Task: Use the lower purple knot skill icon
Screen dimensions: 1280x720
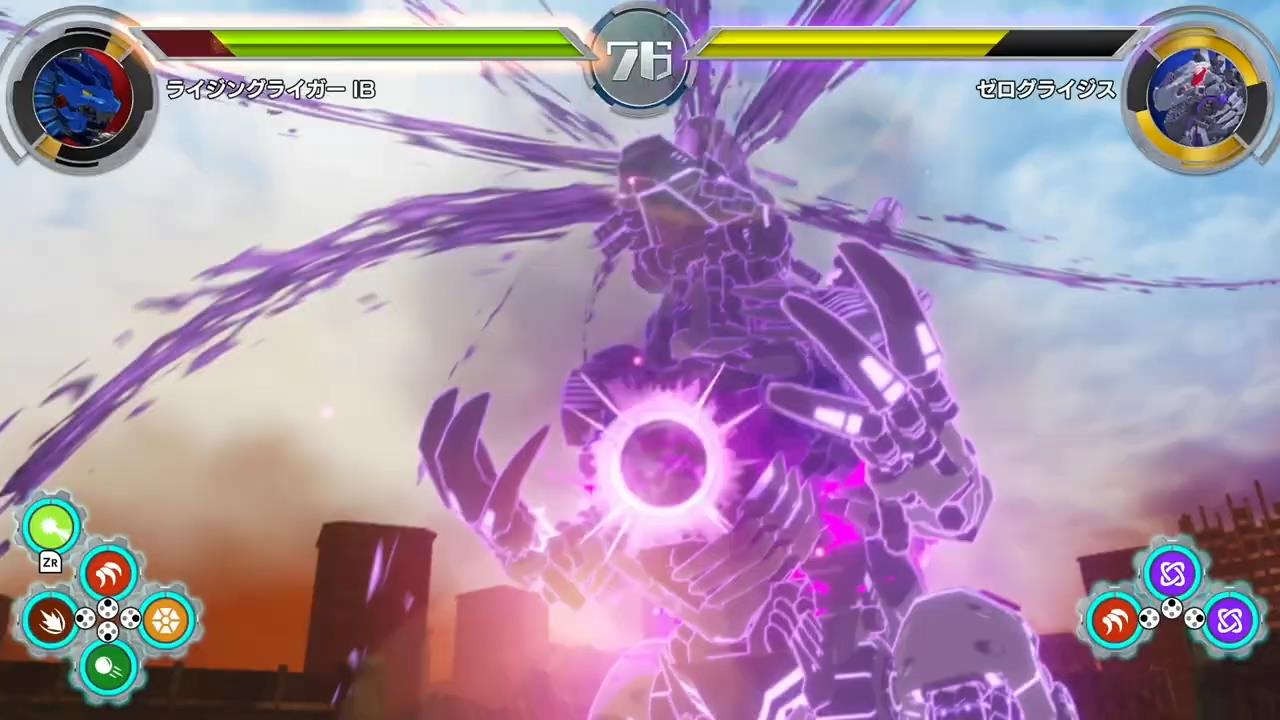Action: coord(1229,620)
